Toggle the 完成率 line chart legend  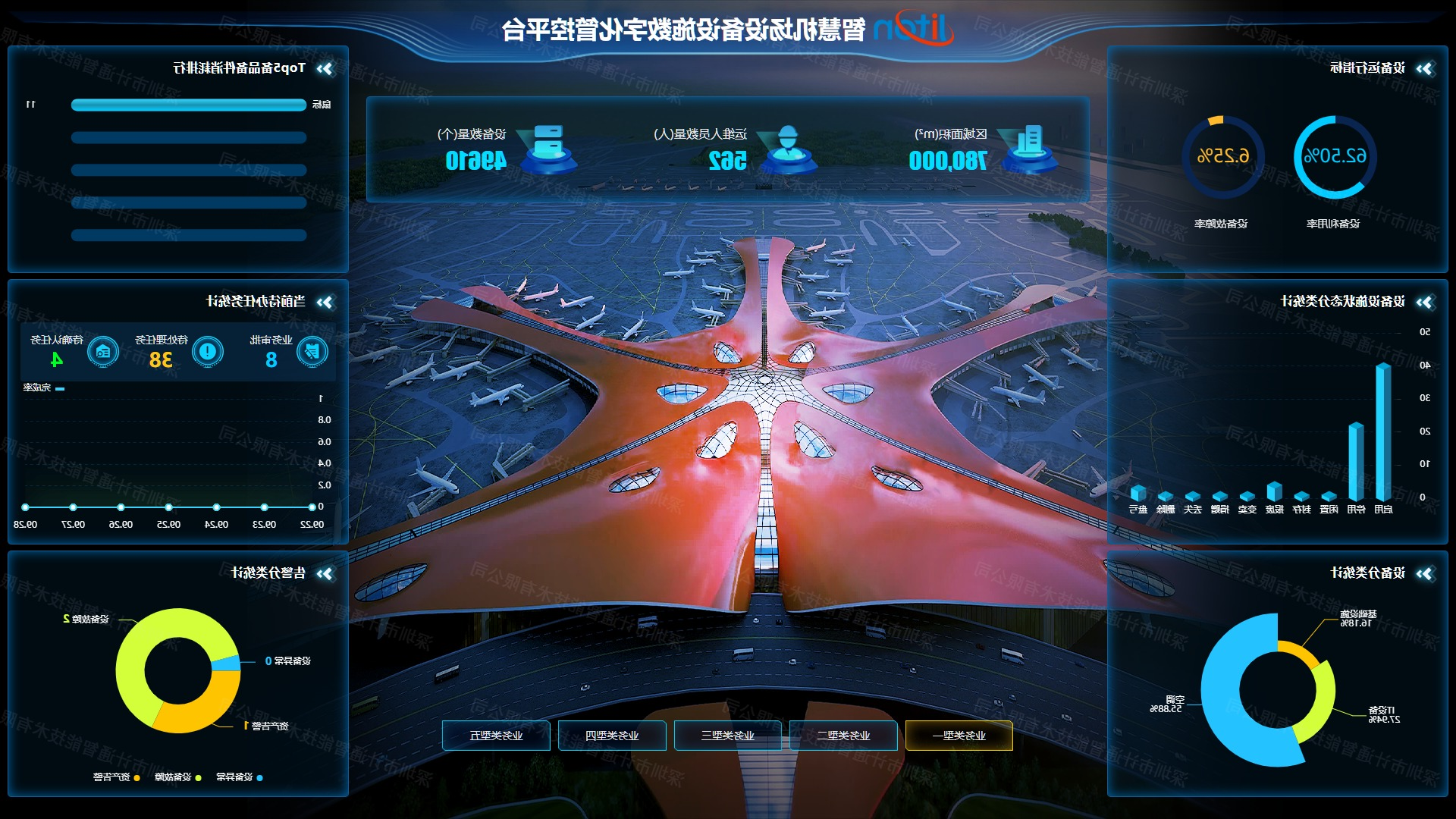pyautogui.click(x=44, y=388)
